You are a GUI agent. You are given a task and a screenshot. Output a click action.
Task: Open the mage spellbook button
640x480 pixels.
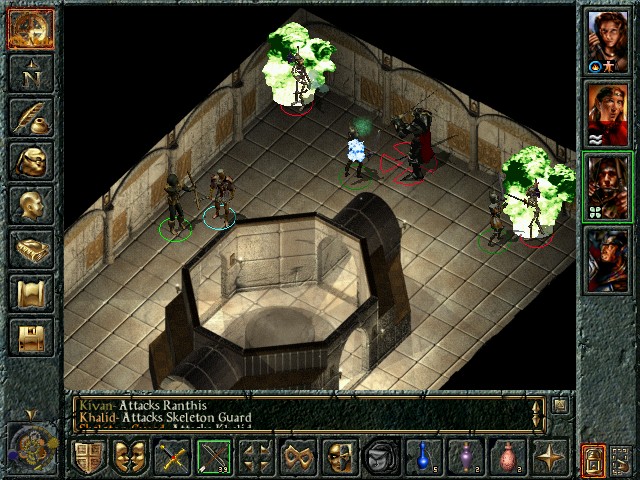30,249
